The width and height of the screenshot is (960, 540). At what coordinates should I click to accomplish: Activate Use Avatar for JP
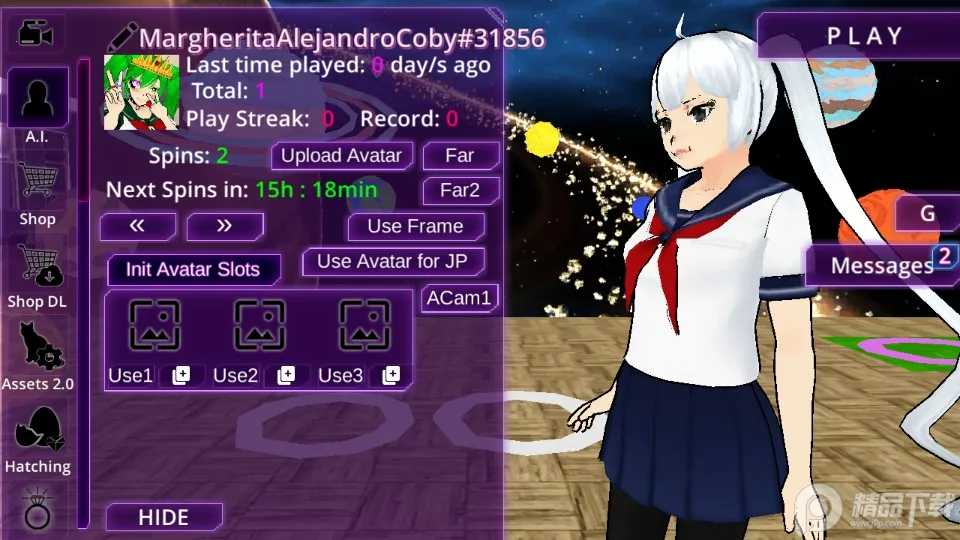(393, 262)
